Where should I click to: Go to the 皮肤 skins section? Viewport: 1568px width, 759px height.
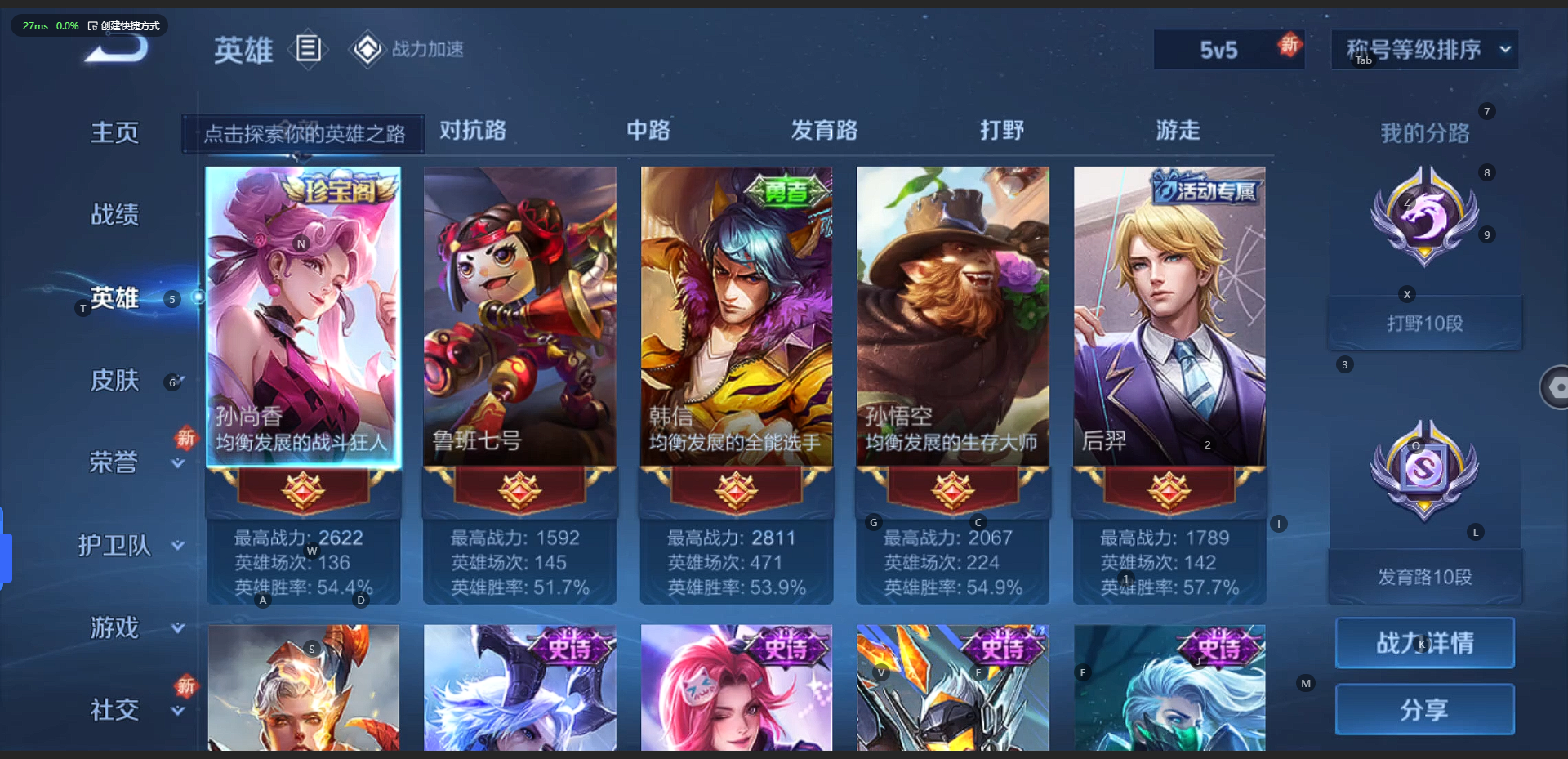pos(114,380)
